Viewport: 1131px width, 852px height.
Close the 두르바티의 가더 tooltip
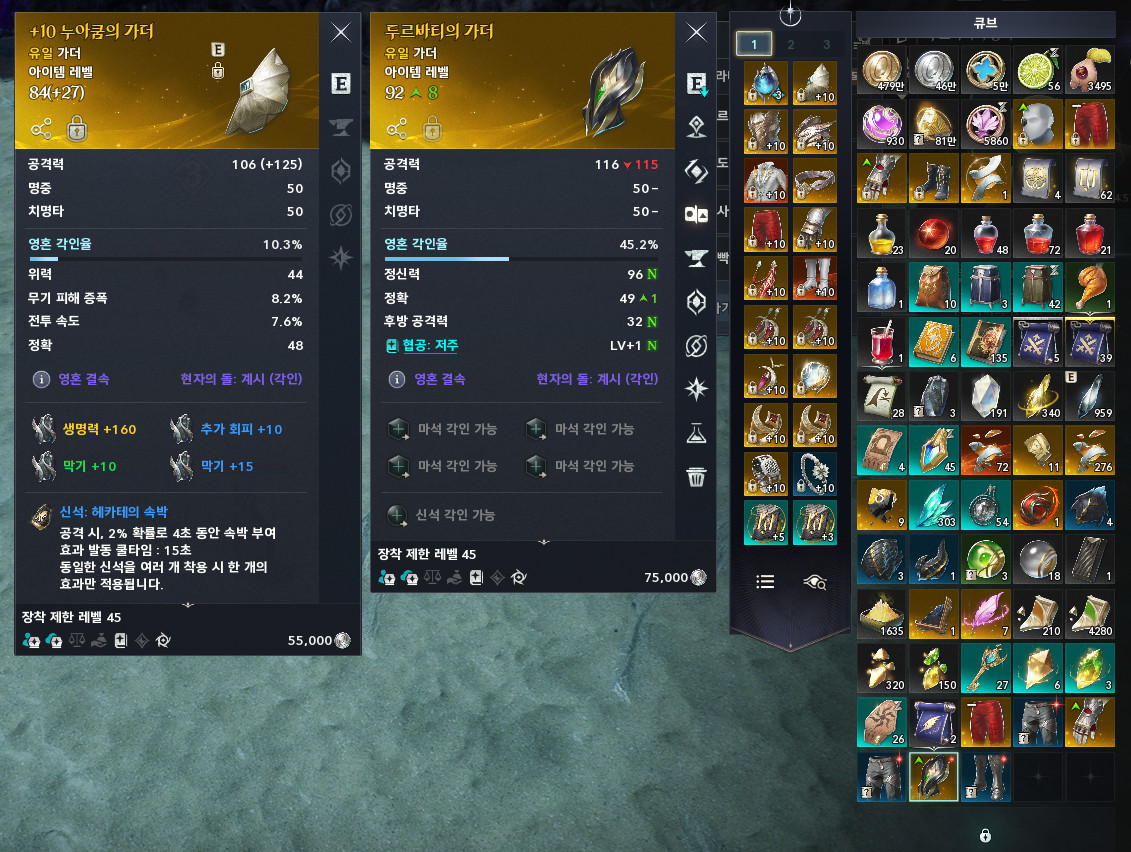[x=697, y=33]
